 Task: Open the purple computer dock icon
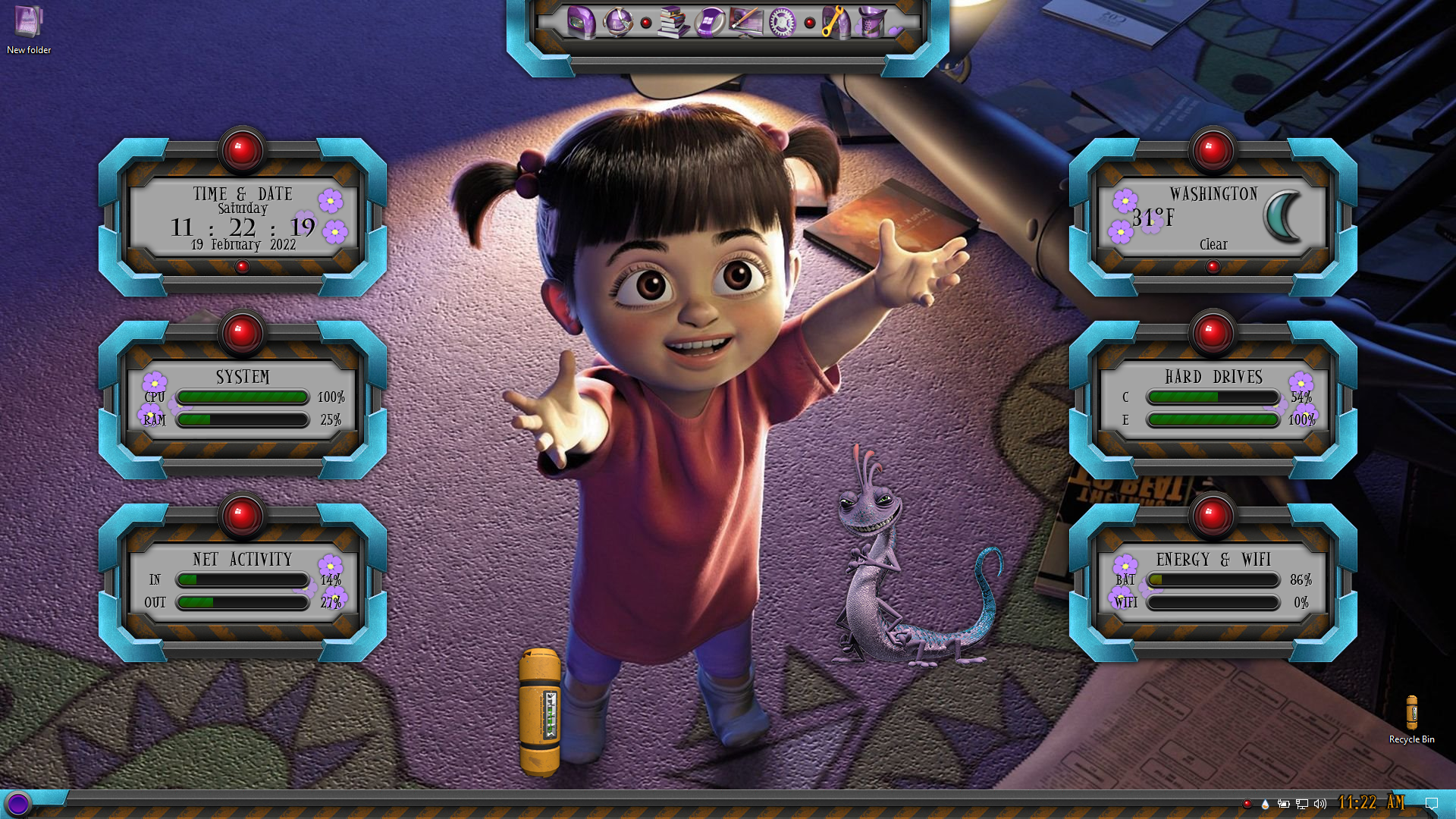pyautogui.click(x=581, y=22)
